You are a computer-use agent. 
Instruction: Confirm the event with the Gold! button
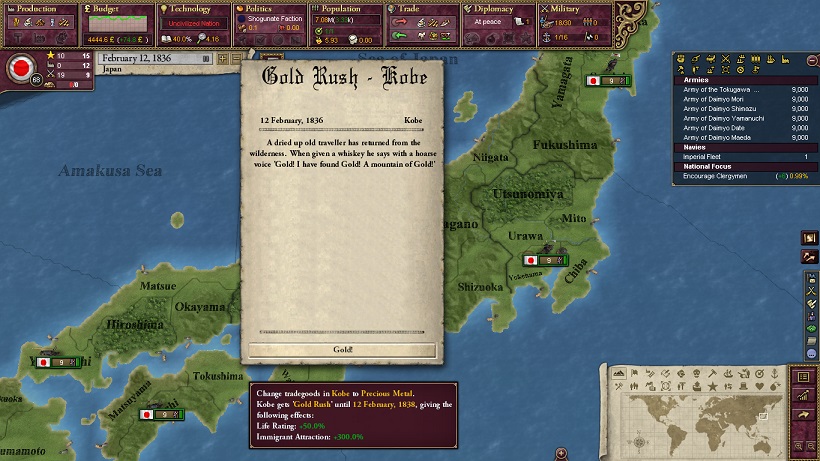341,350
